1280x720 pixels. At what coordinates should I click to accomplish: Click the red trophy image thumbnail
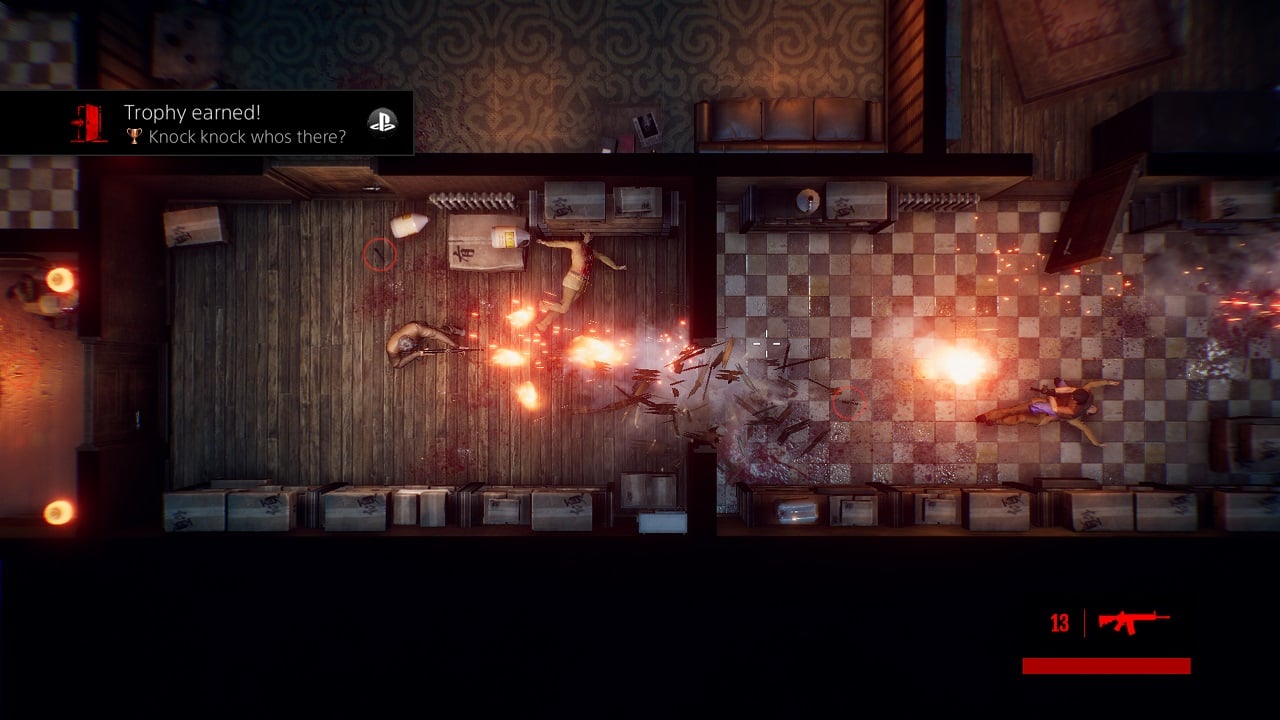pos(89,123)
